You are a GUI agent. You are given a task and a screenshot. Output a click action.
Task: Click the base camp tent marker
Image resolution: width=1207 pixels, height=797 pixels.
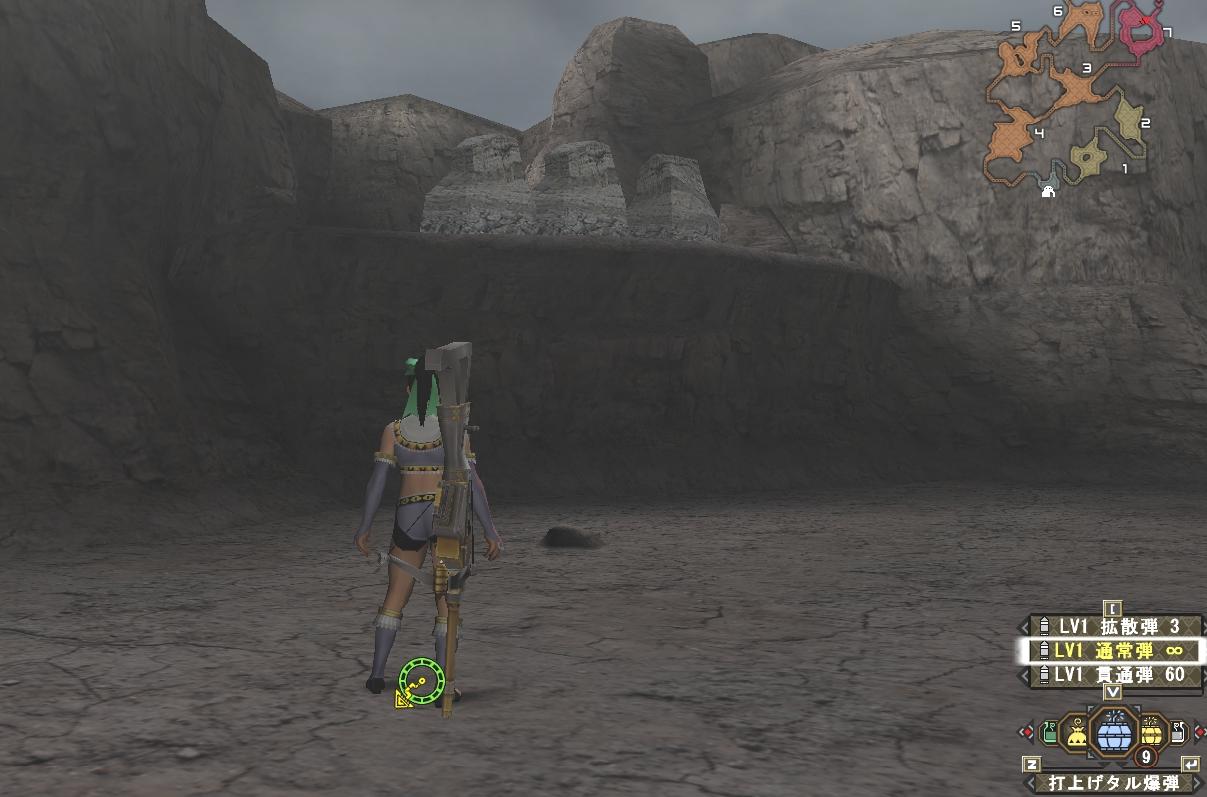(x=1048, y=190)
